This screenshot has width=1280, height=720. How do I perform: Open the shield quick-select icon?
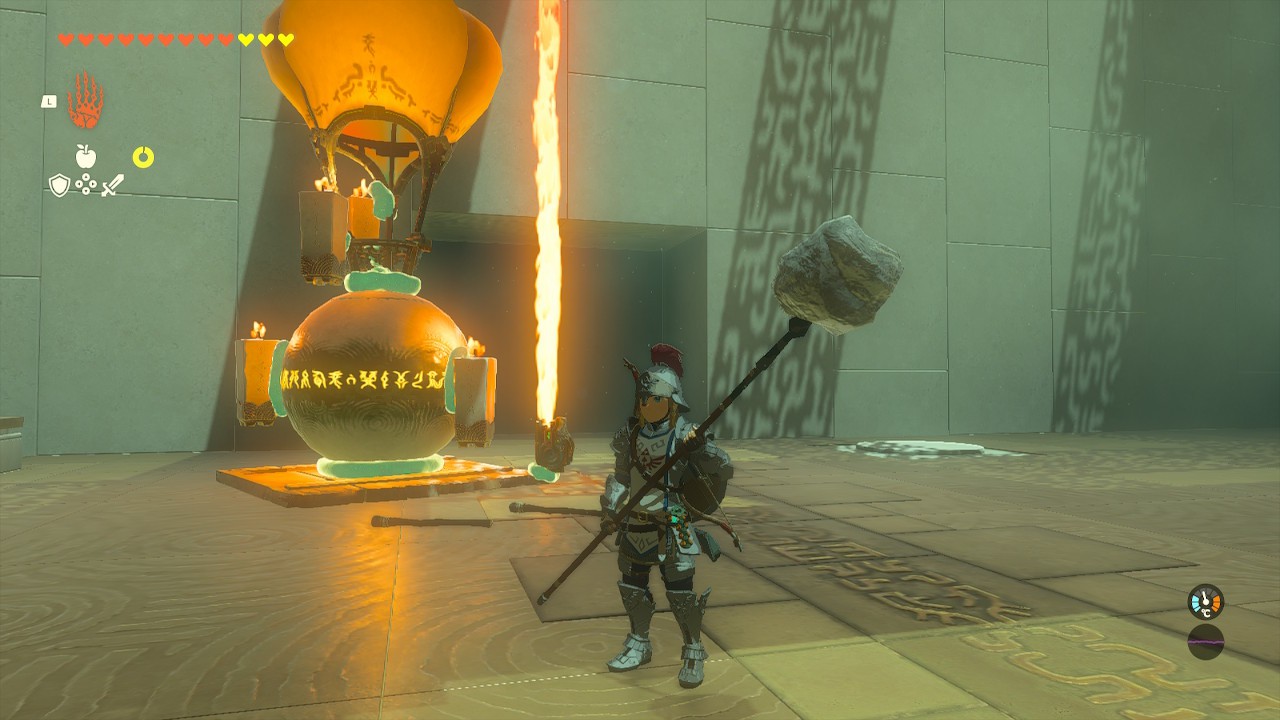tap(59, 184)
